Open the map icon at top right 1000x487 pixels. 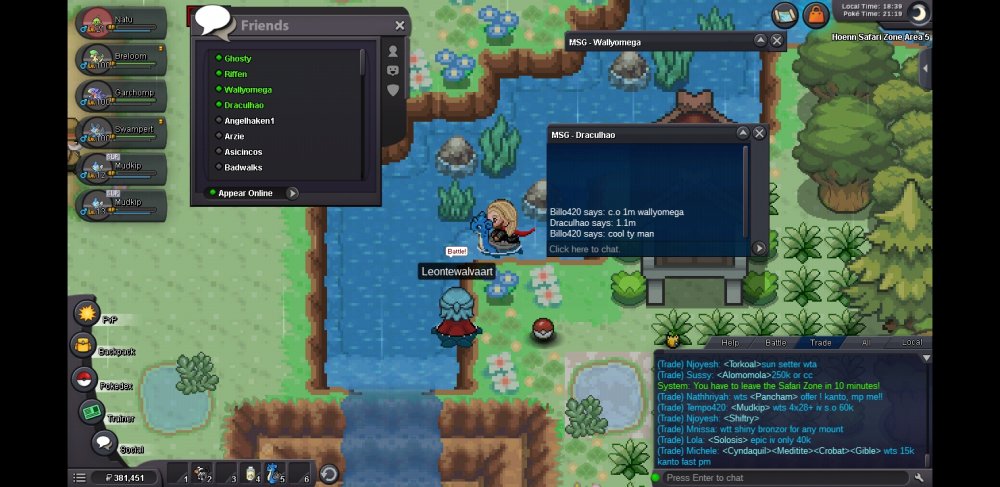(x=785, y=14)
